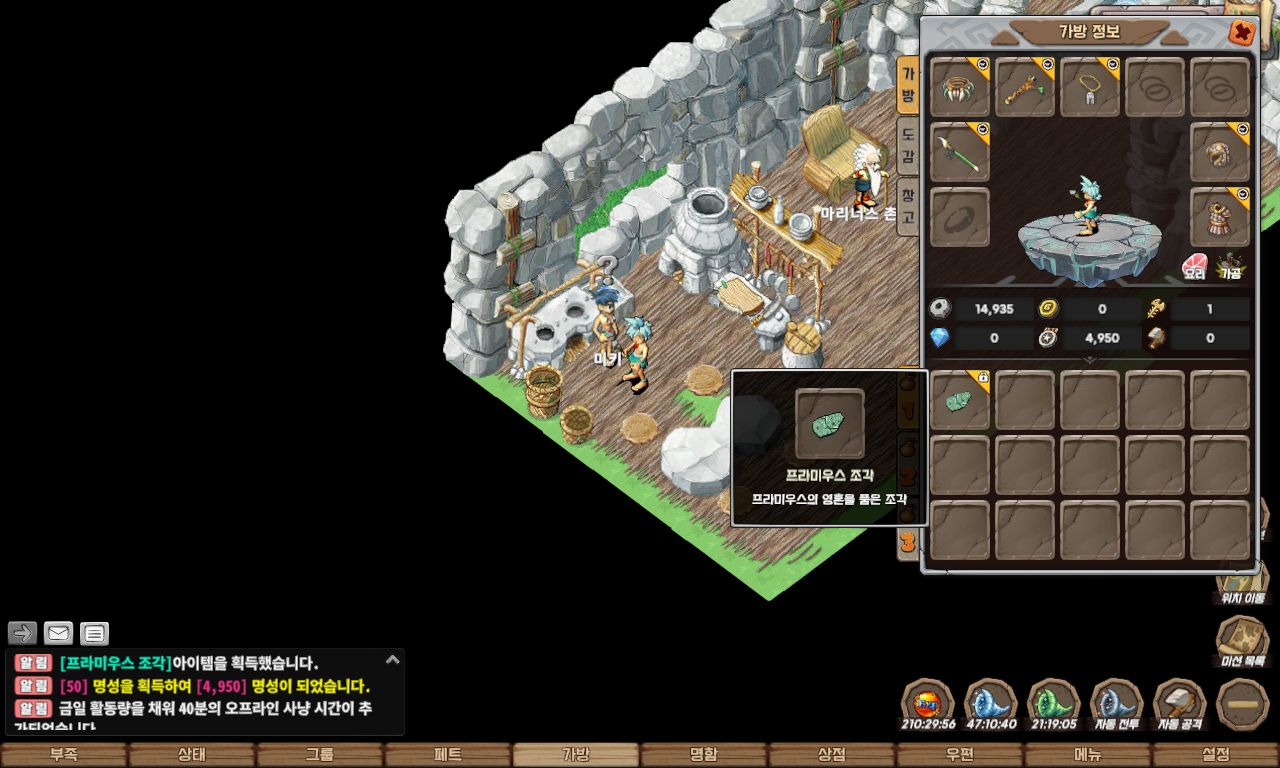Open the 미션 목록 mission list
Image resolution: width=1280 pixels, height=768 pixels.
click(1243, 640)
